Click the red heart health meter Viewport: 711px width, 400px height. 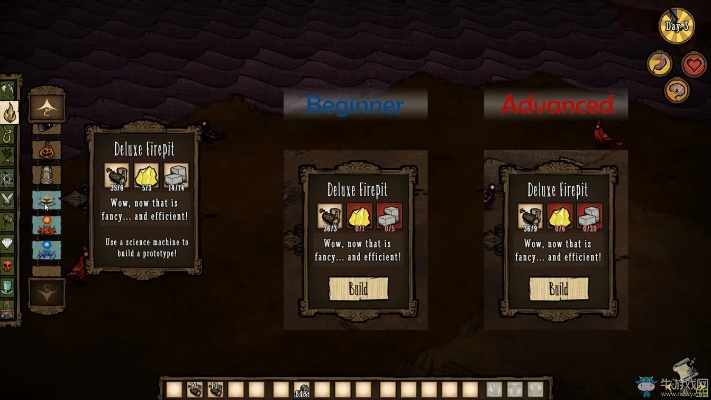click(694, 65)
